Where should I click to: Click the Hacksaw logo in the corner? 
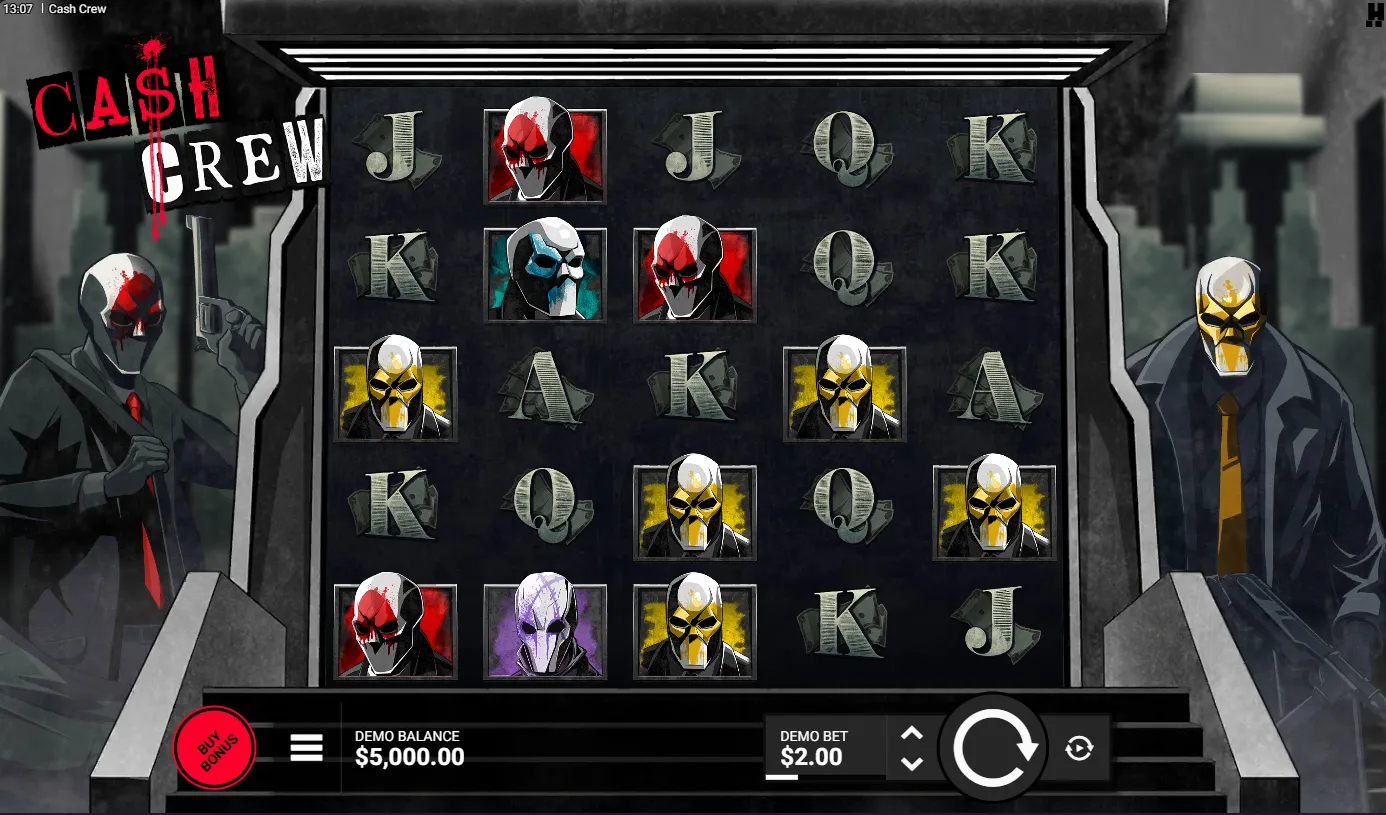coord(1374,13)
